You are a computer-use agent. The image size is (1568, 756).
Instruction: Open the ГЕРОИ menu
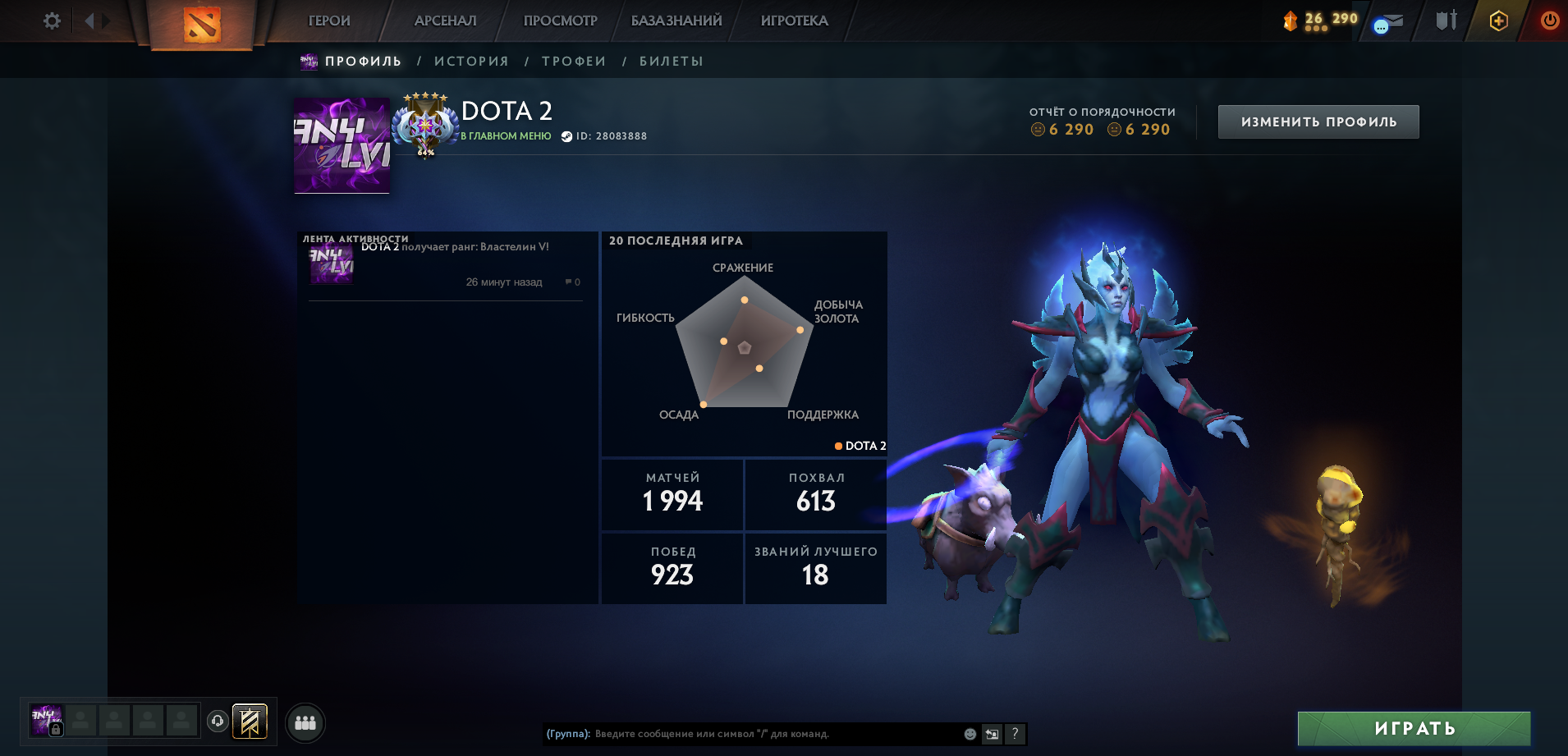[x=328, y=21]
